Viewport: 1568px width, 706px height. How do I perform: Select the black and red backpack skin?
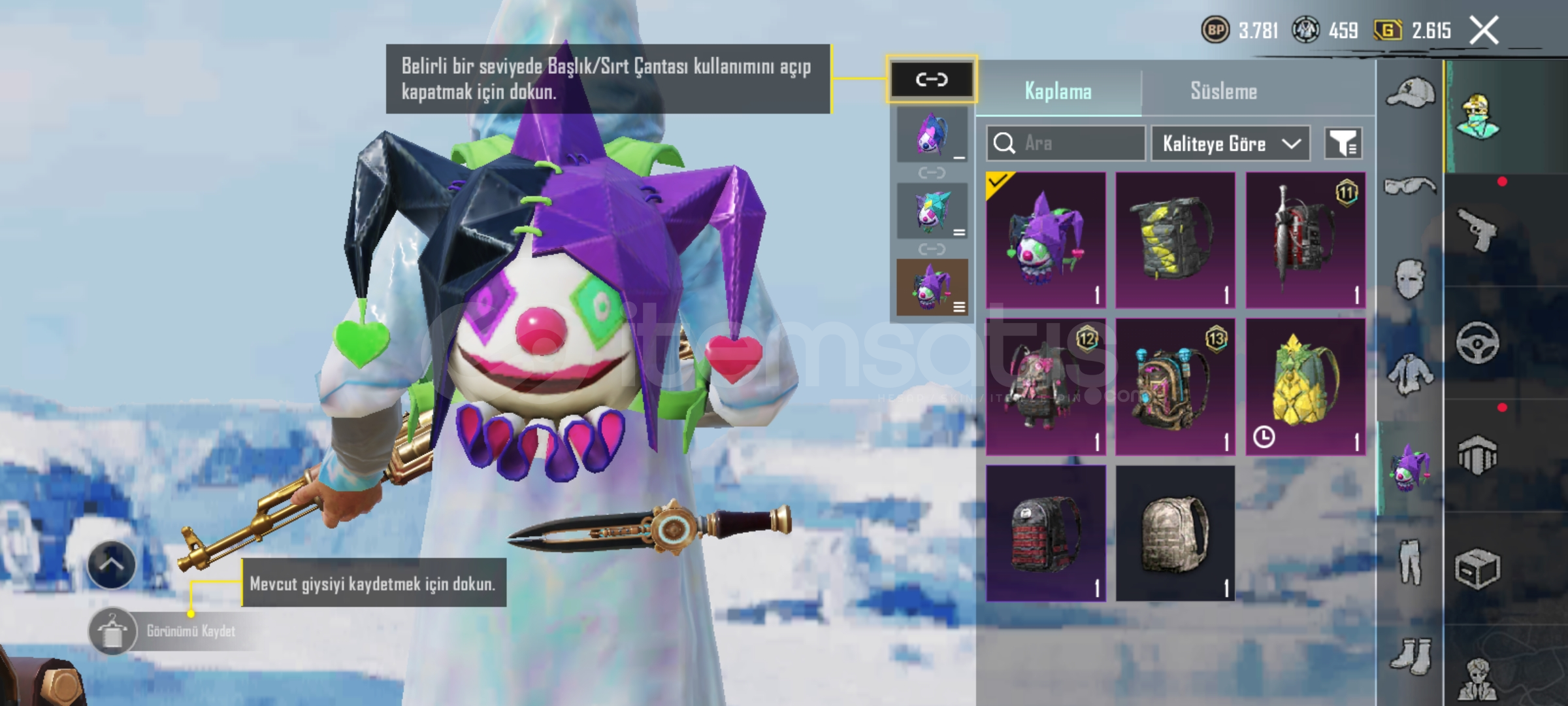(x=1045, y=533)
